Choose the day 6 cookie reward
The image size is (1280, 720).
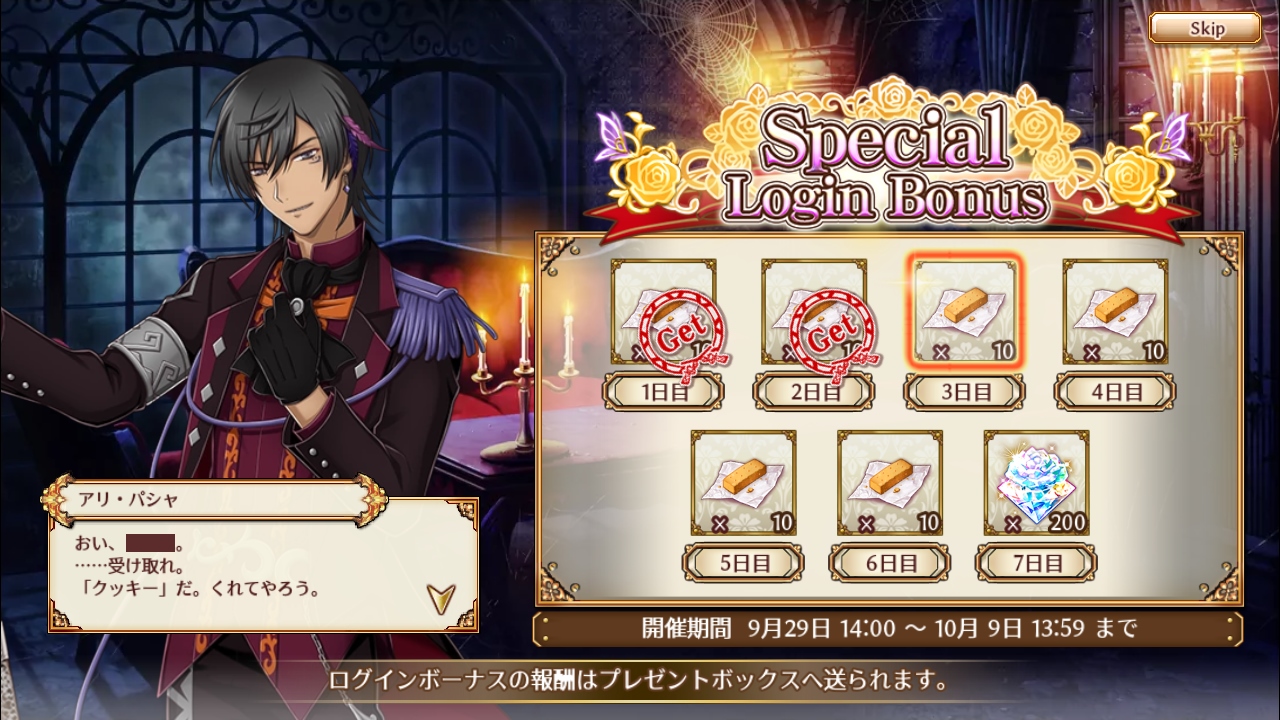coord(890,483)
